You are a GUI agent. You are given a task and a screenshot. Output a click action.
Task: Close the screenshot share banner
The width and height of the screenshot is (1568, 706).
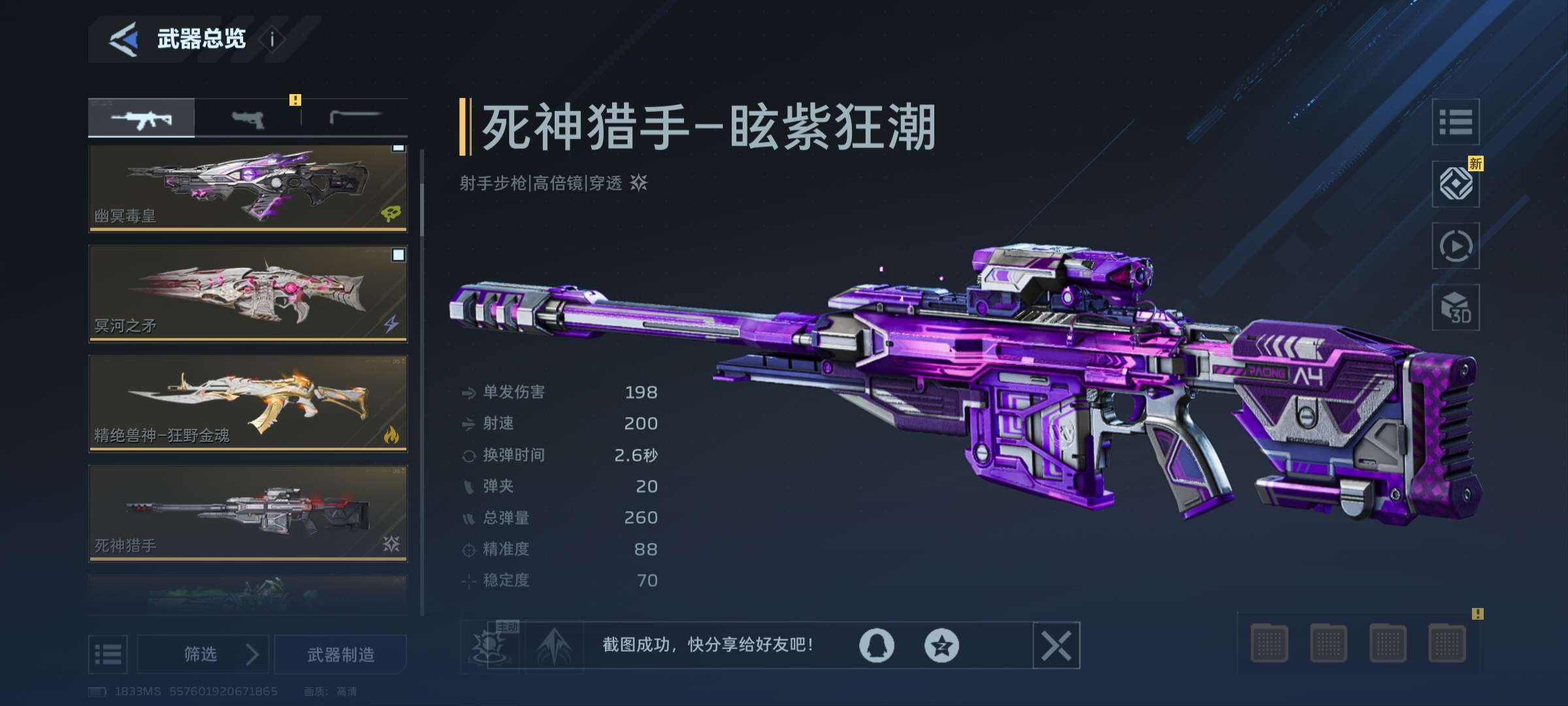tap(1056, 646)
